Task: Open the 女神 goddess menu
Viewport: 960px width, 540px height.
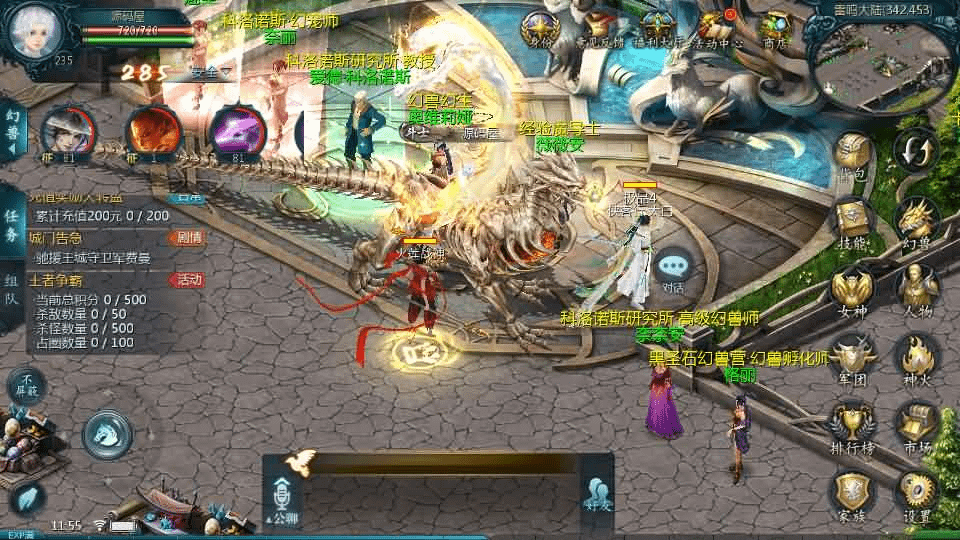Action: point(851,289)
